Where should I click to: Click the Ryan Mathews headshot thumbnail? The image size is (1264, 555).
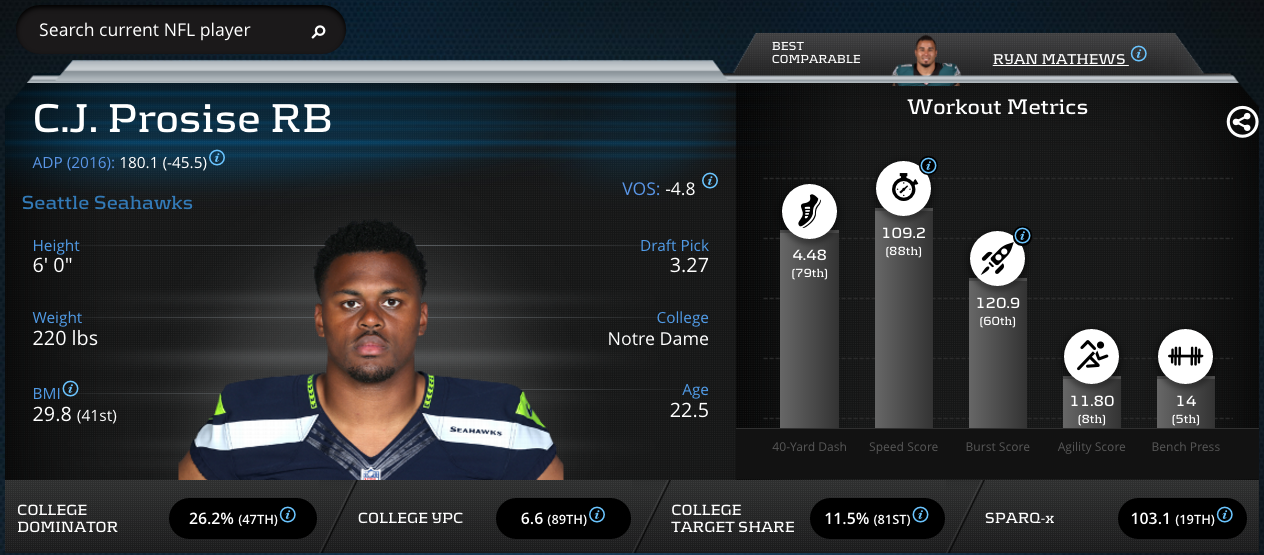[x=926, y=56]
